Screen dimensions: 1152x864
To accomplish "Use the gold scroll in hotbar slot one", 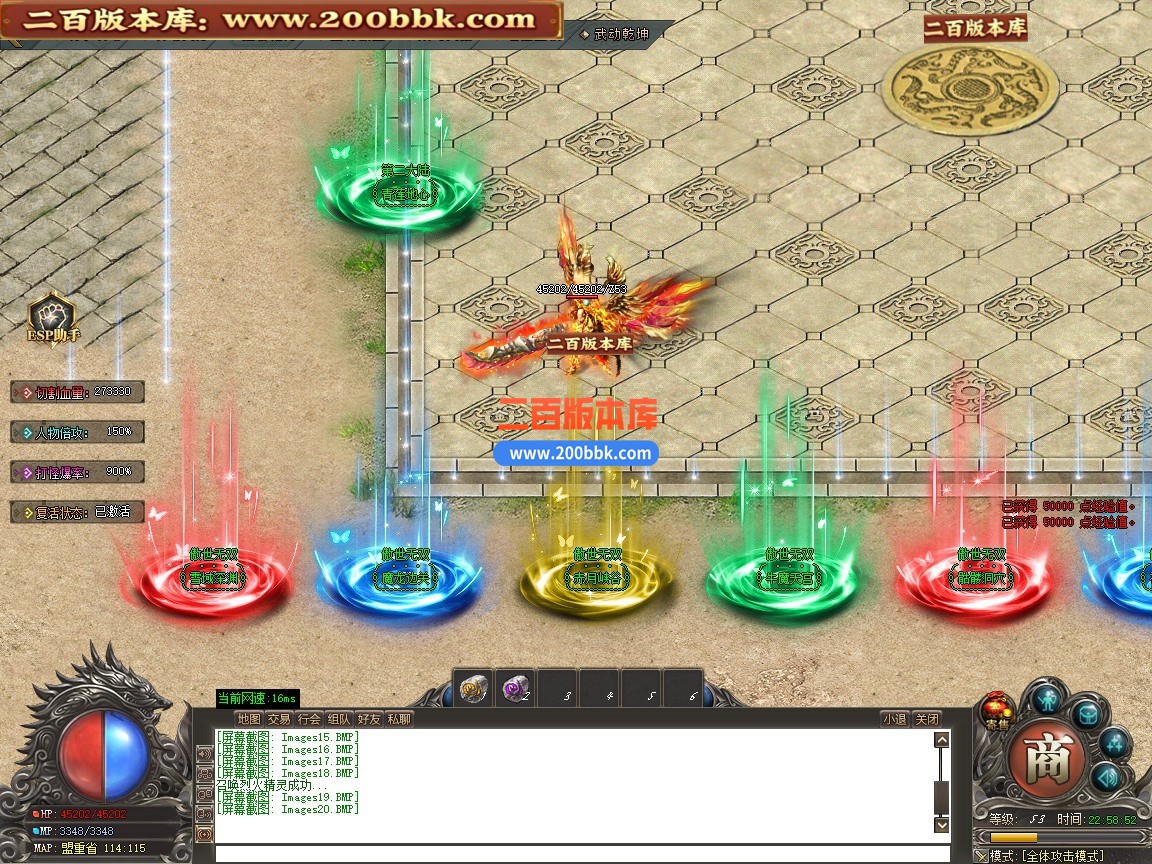I will [474, 689].
